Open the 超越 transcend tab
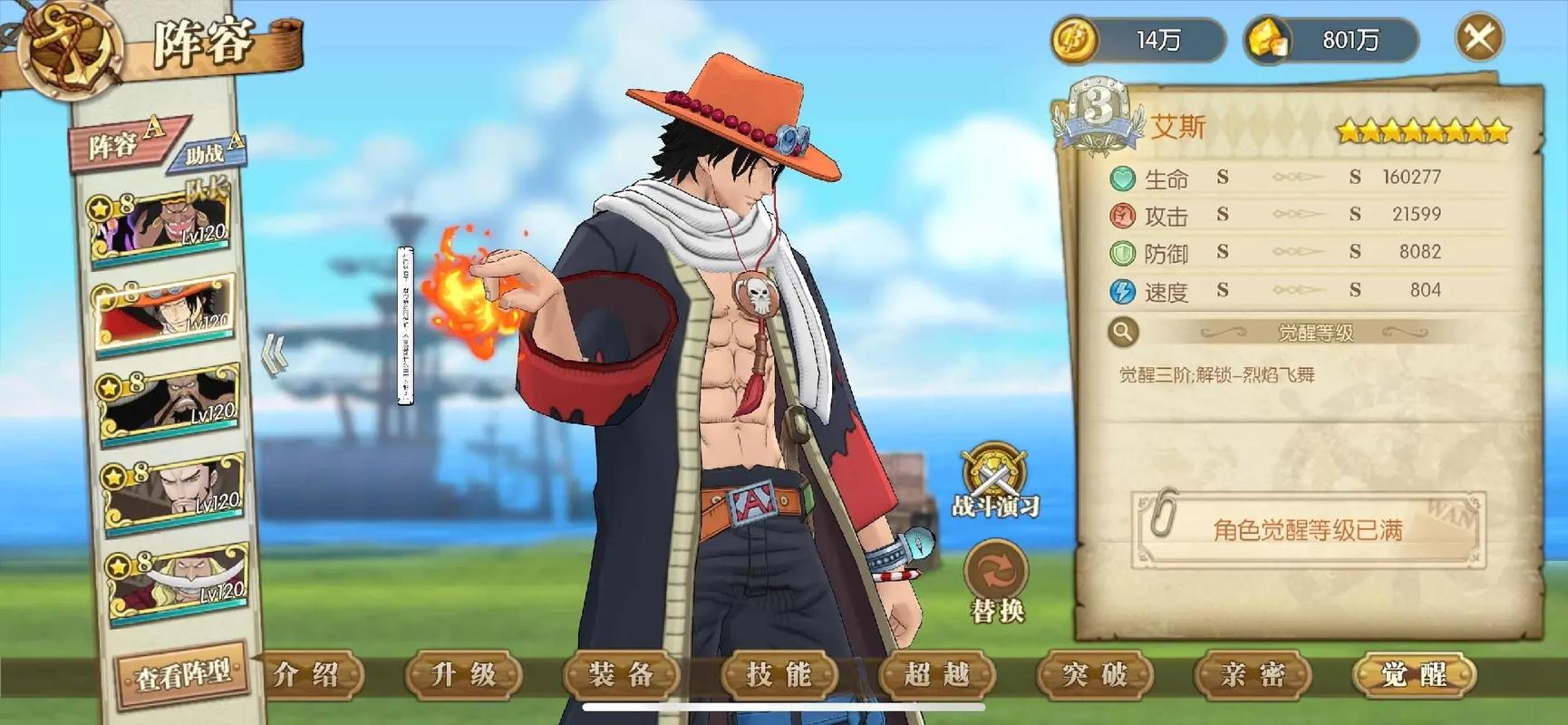The width and height of the screenshot is (1568, 725). 936,675
